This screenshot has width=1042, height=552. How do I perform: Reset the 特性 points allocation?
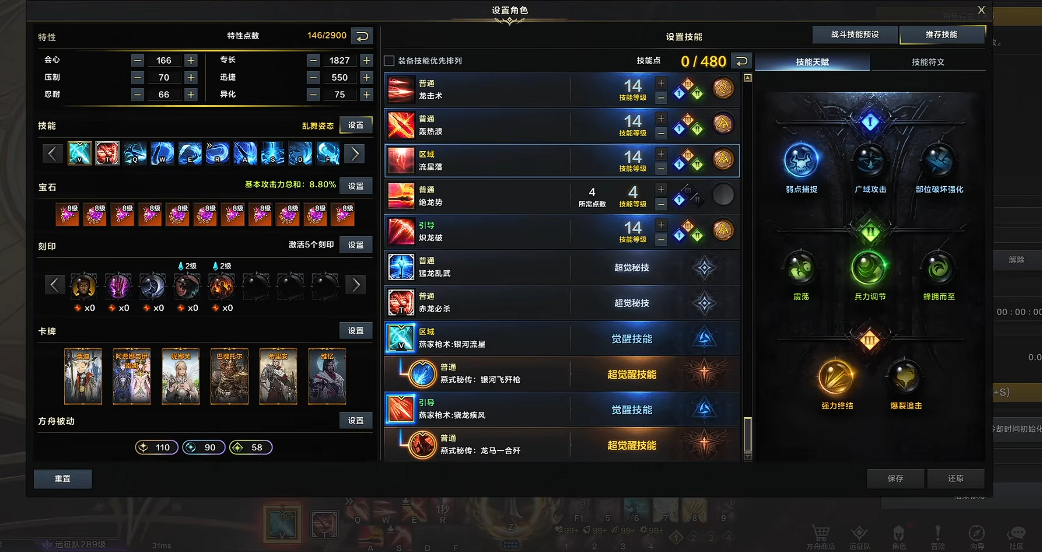362,36
